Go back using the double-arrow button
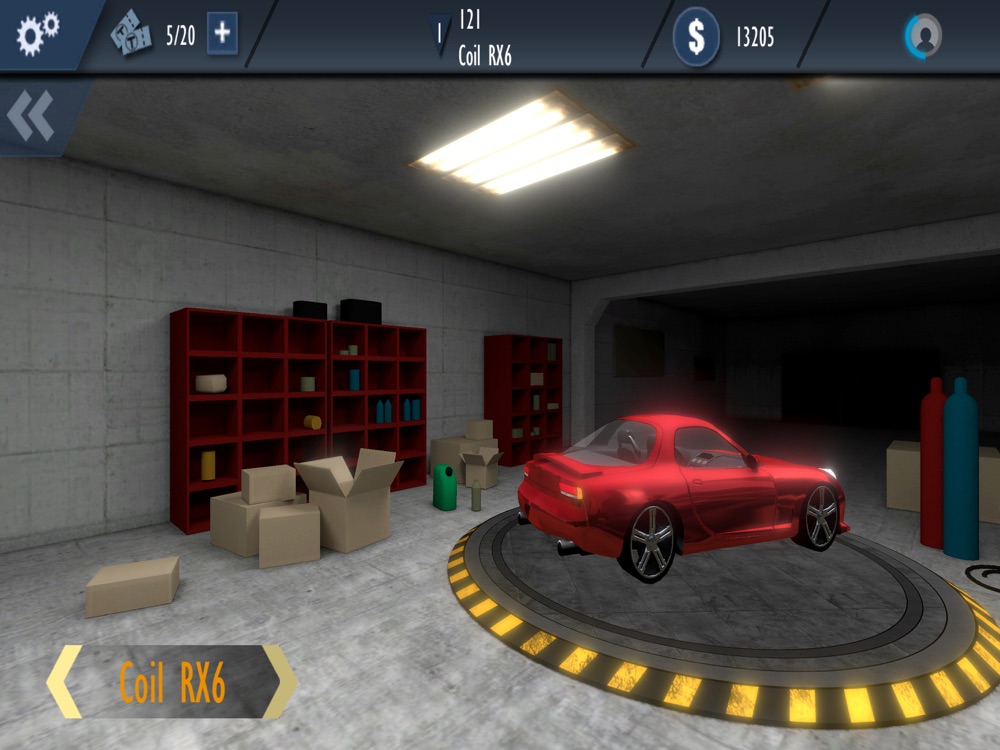 pos(32,117)
